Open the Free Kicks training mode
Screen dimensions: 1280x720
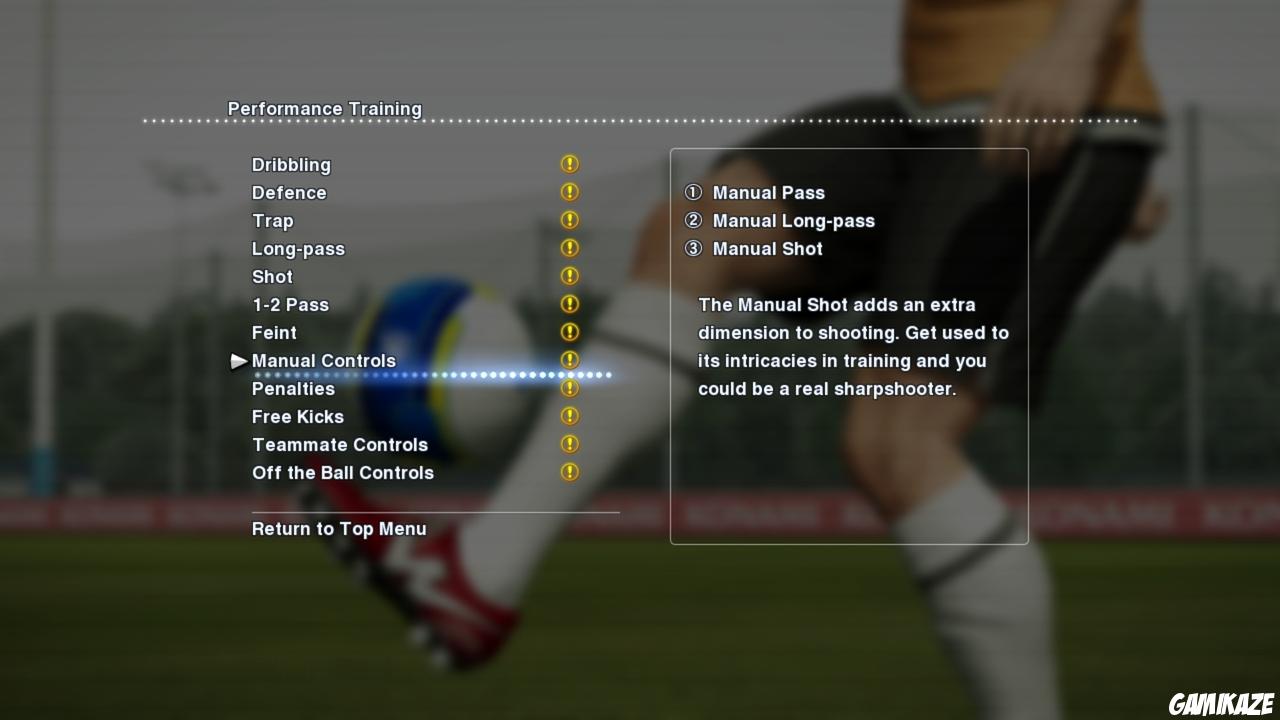298,416
